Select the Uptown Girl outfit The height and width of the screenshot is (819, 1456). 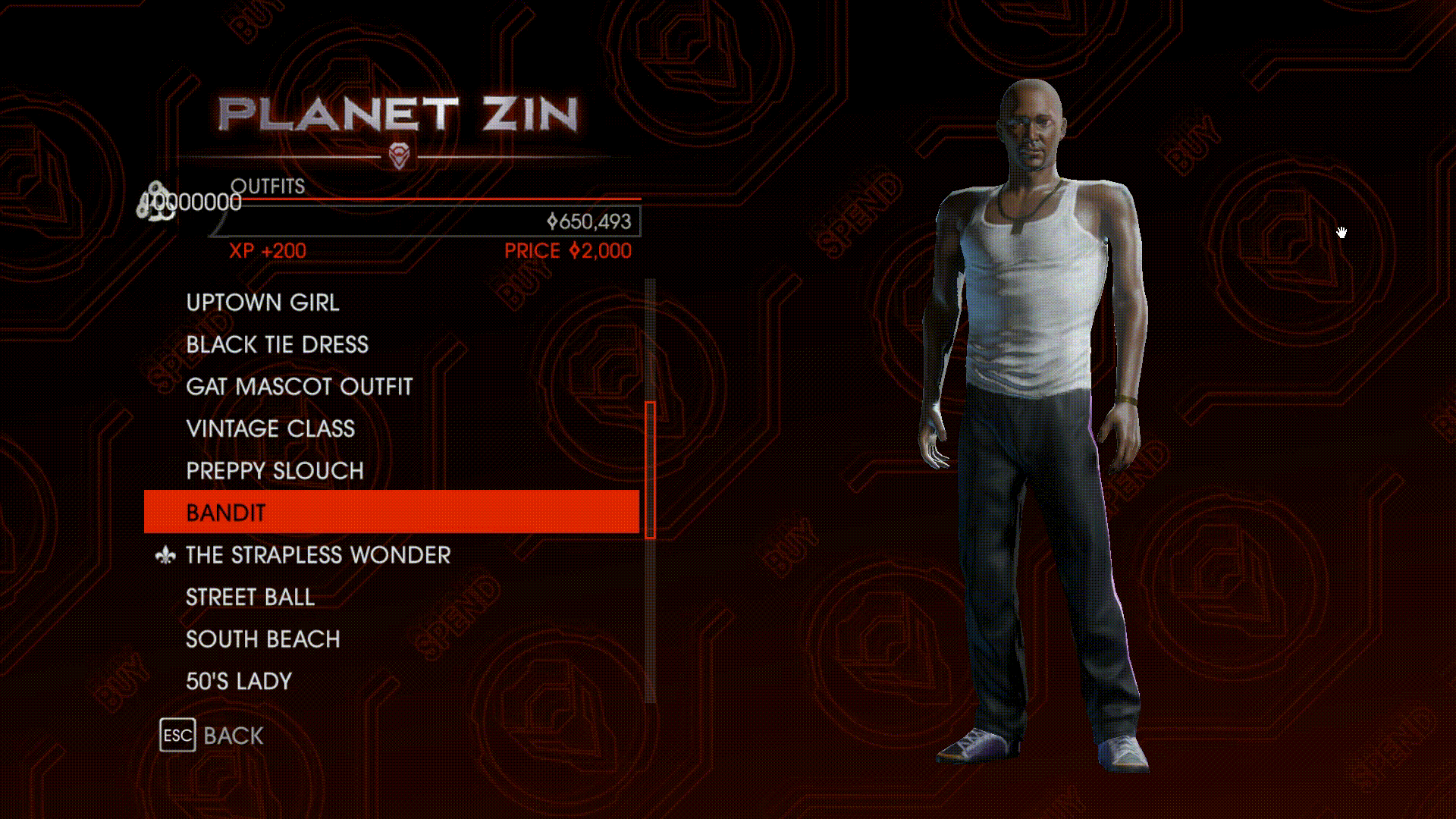click(x=262, y=303)
